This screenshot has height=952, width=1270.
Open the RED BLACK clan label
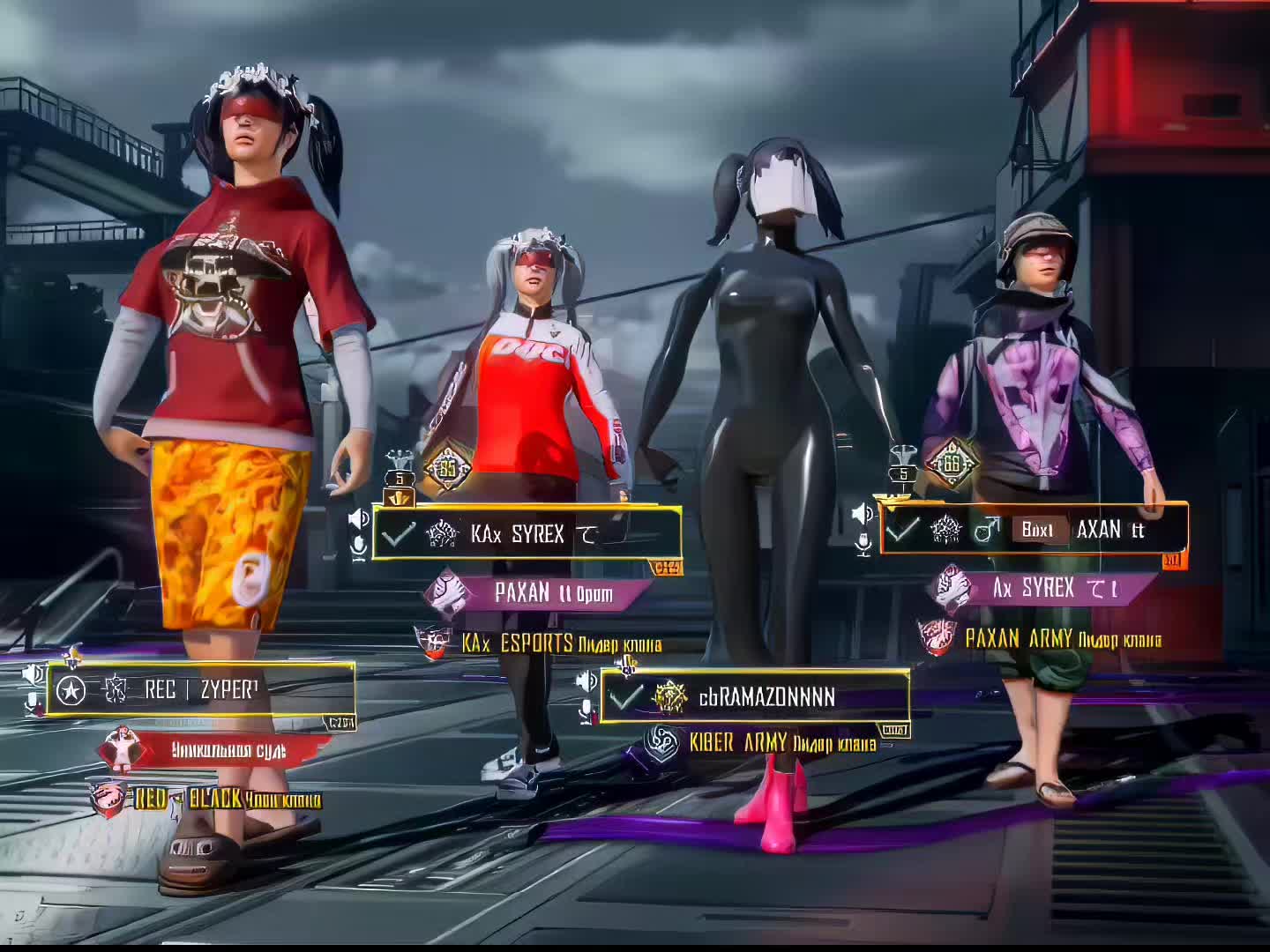pos(226,800)
